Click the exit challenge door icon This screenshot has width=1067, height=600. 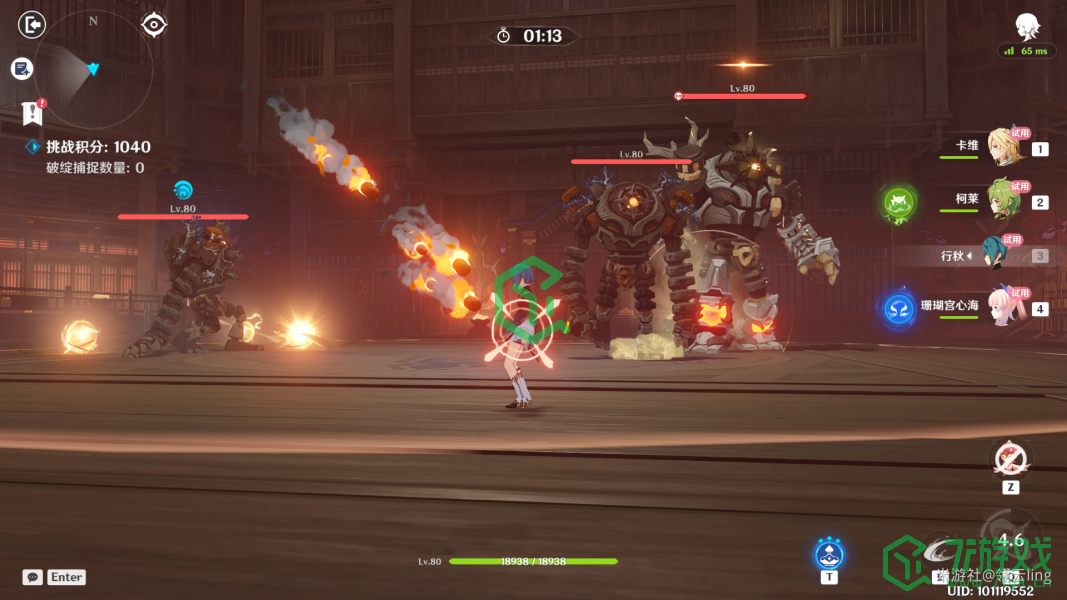click(x=32, y=24)
